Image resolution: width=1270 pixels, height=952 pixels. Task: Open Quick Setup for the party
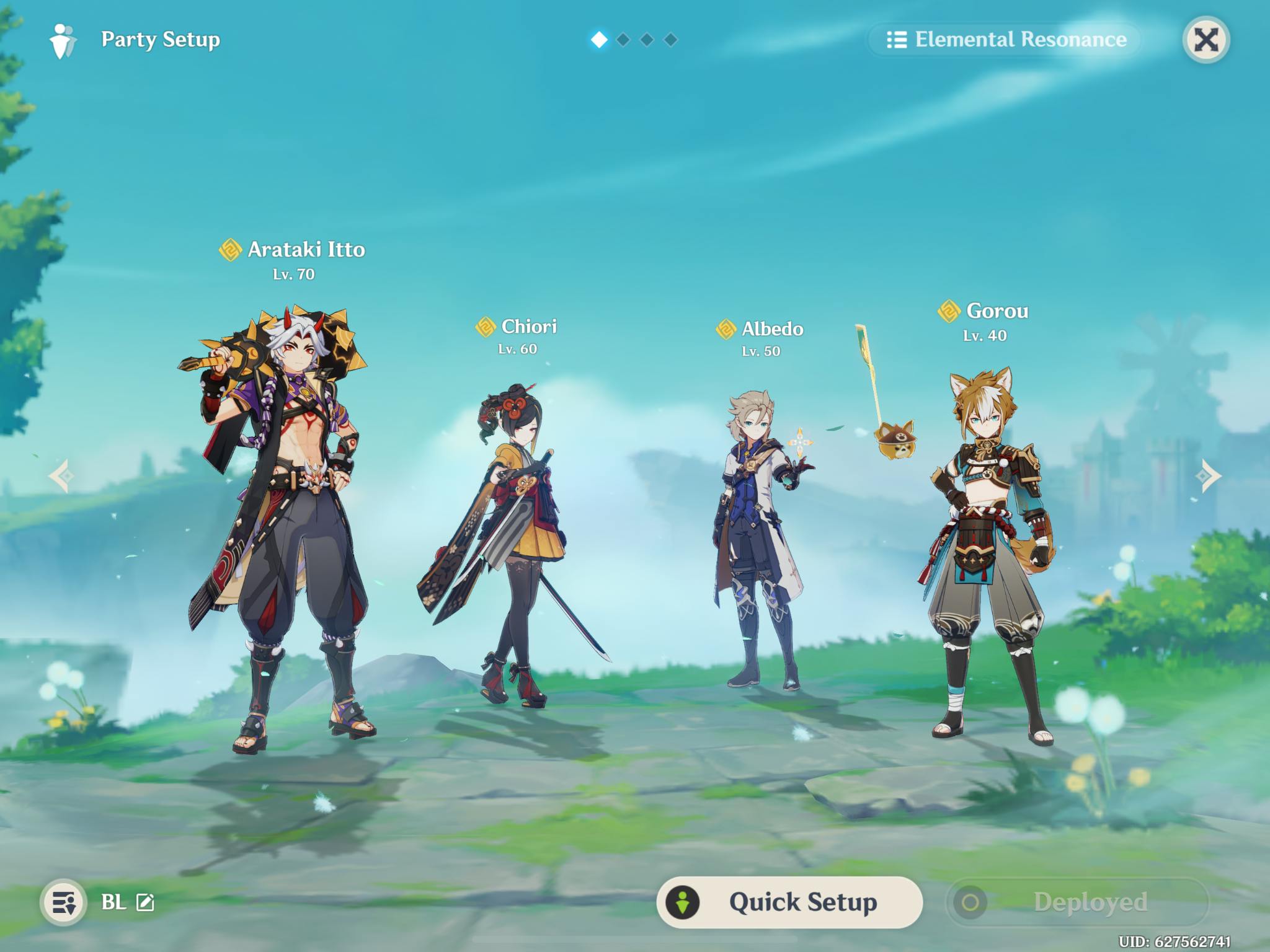[789, 902]
